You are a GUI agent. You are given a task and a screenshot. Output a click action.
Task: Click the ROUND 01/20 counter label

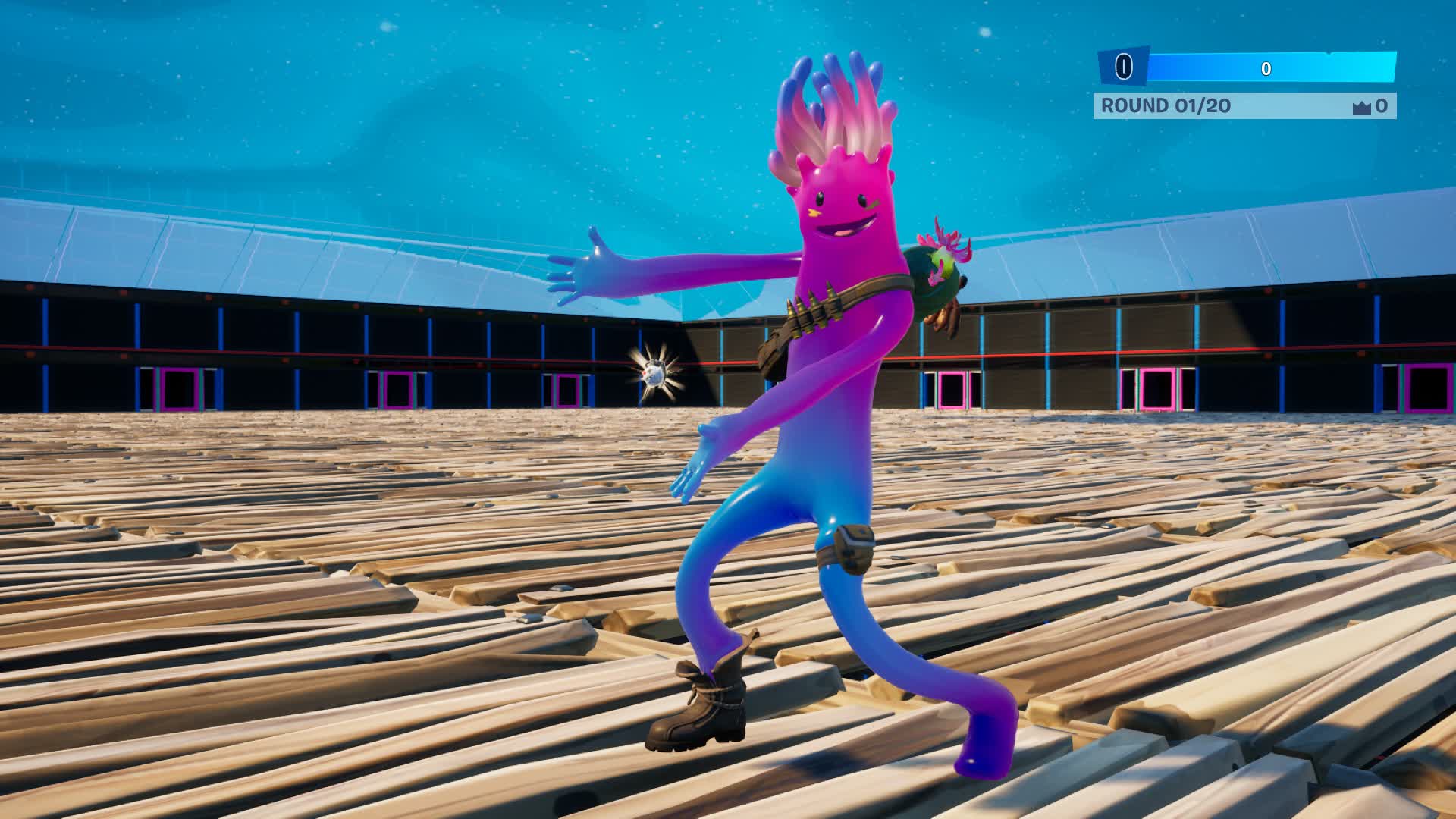[x=1165, y=105]
